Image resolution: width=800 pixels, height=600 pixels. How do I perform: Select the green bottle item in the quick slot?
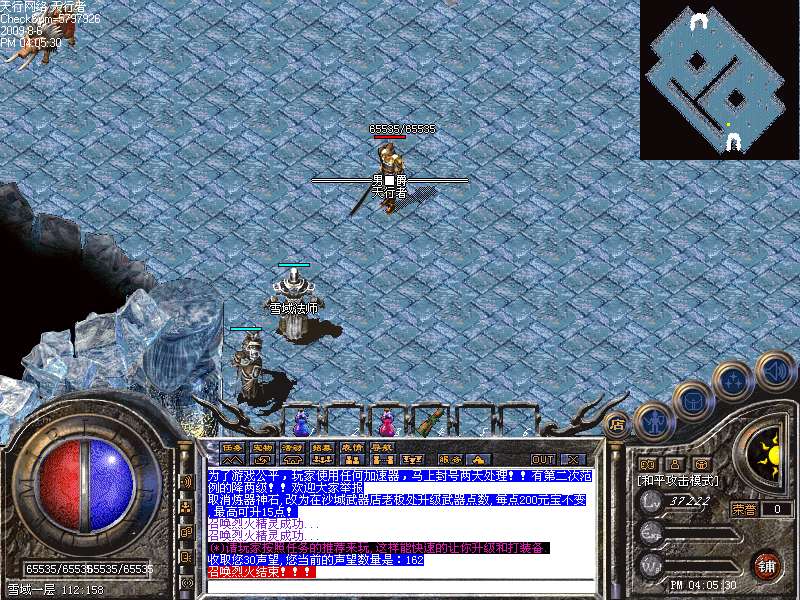click(431, 420)
